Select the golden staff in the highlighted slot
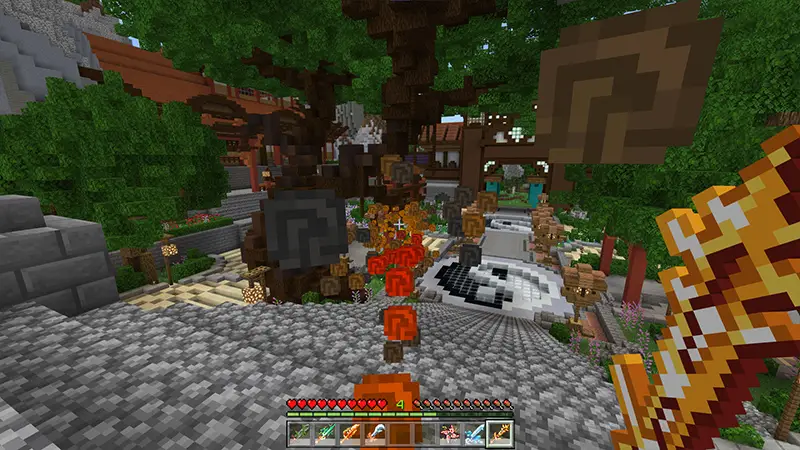The image size is (800, 450). 500,432
